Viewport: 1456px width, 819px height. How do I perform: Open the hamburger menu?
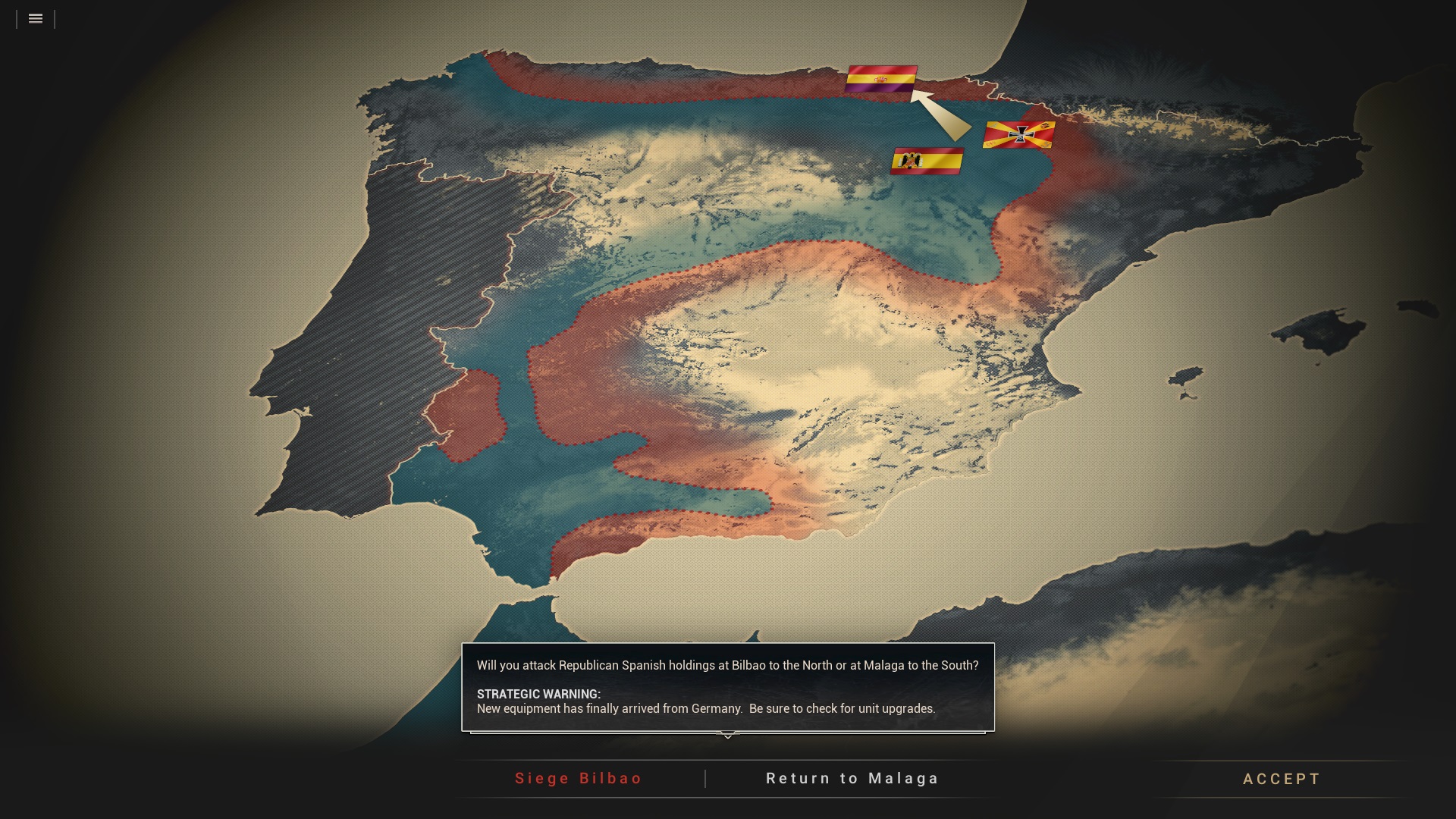click(36, 19)
